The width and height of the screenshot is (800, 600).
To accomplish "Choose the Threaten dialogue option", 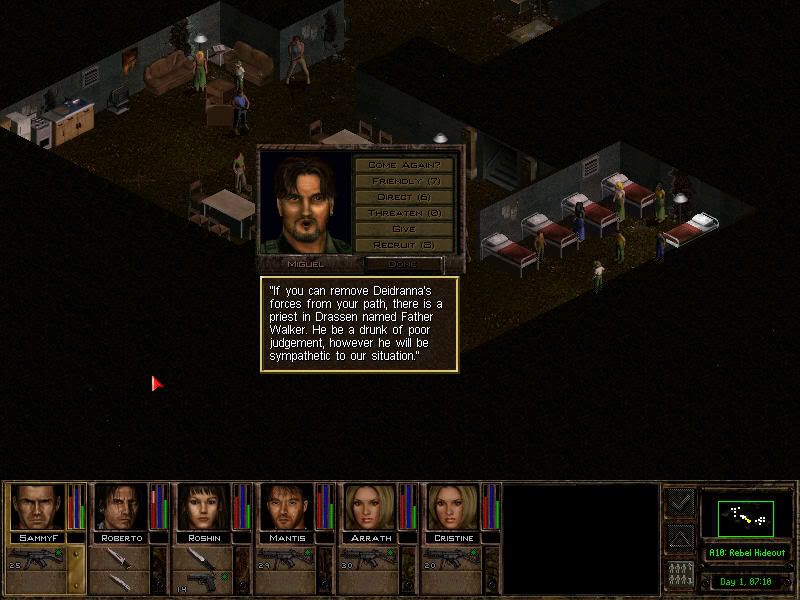I will pyautogui.click(x=404, y=213).
